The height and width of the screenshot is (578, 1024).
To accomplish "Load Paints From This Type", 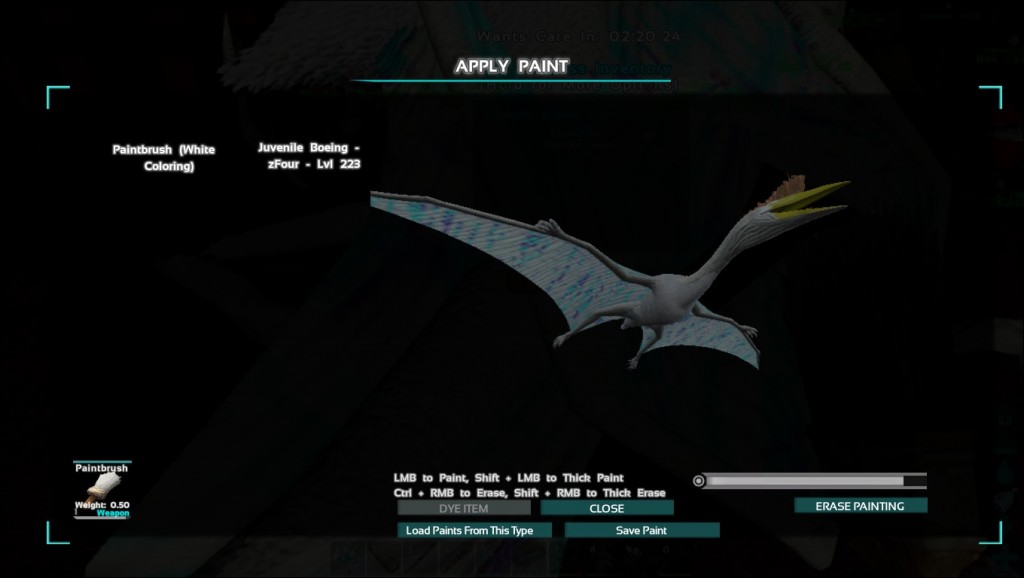I will coord(474,530).
